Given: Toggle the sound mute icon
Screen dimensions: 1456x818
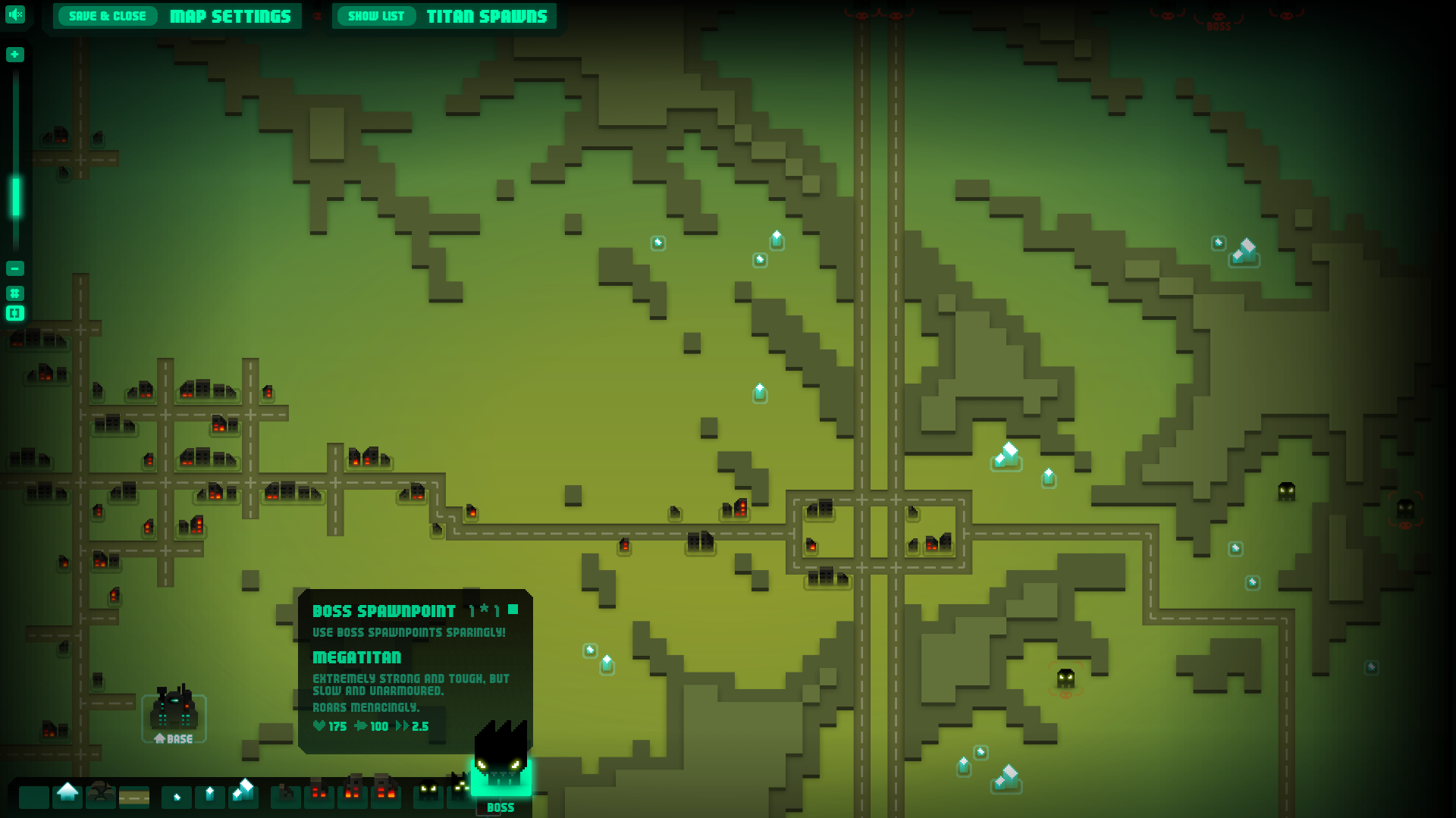Looking at the screenshot, I should tap(15, 14).
